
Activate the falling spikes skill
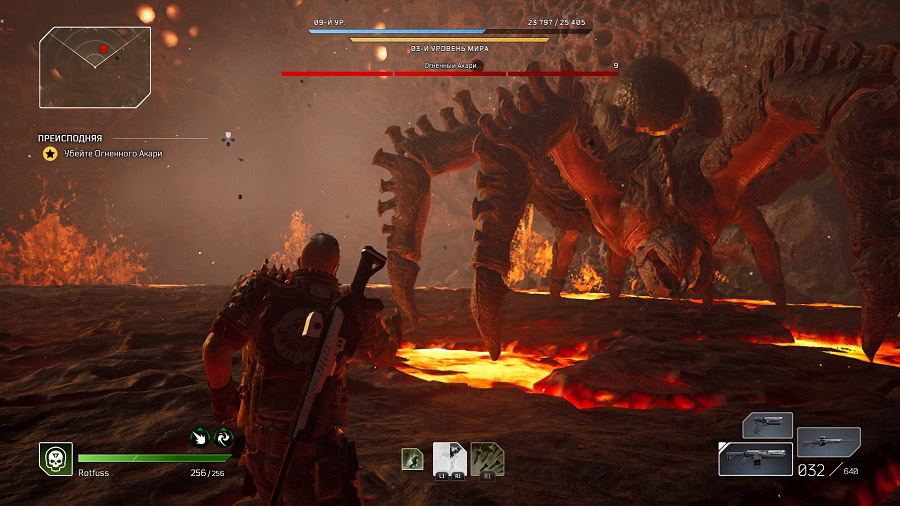click(487, 458)
